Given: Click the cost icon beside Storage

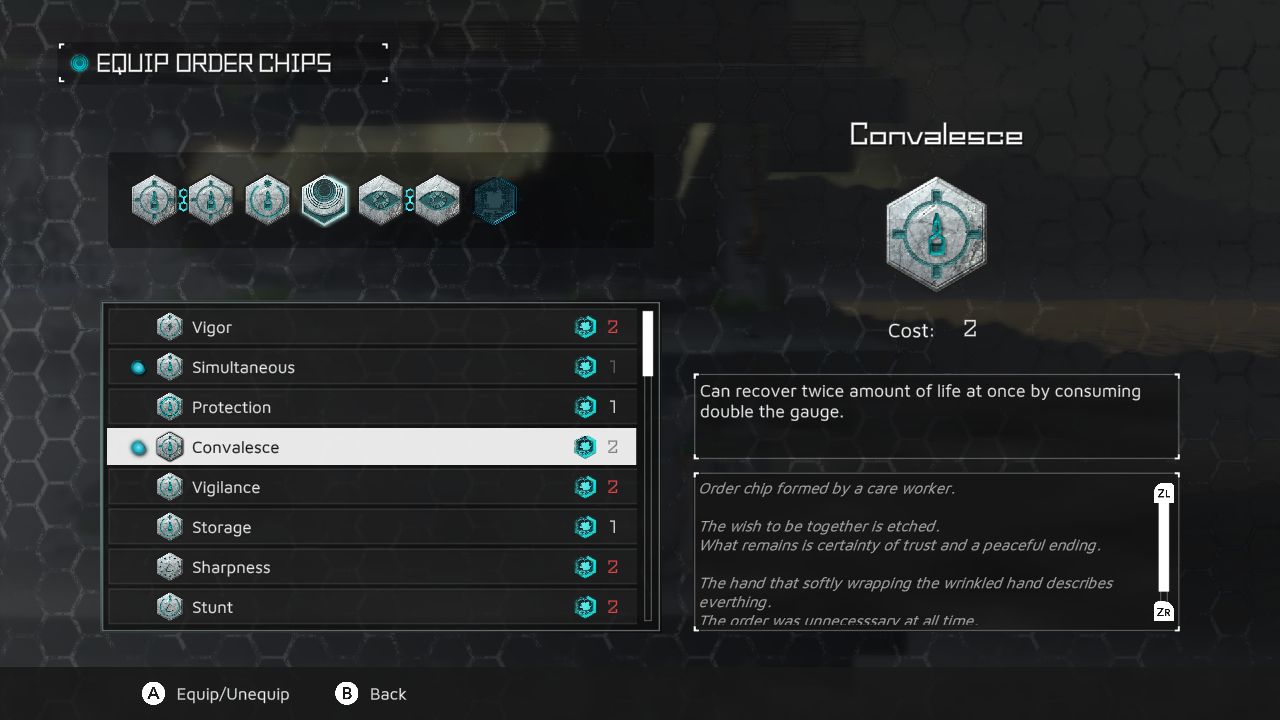Looking at the screenshot, I should [x=585, y=527].
